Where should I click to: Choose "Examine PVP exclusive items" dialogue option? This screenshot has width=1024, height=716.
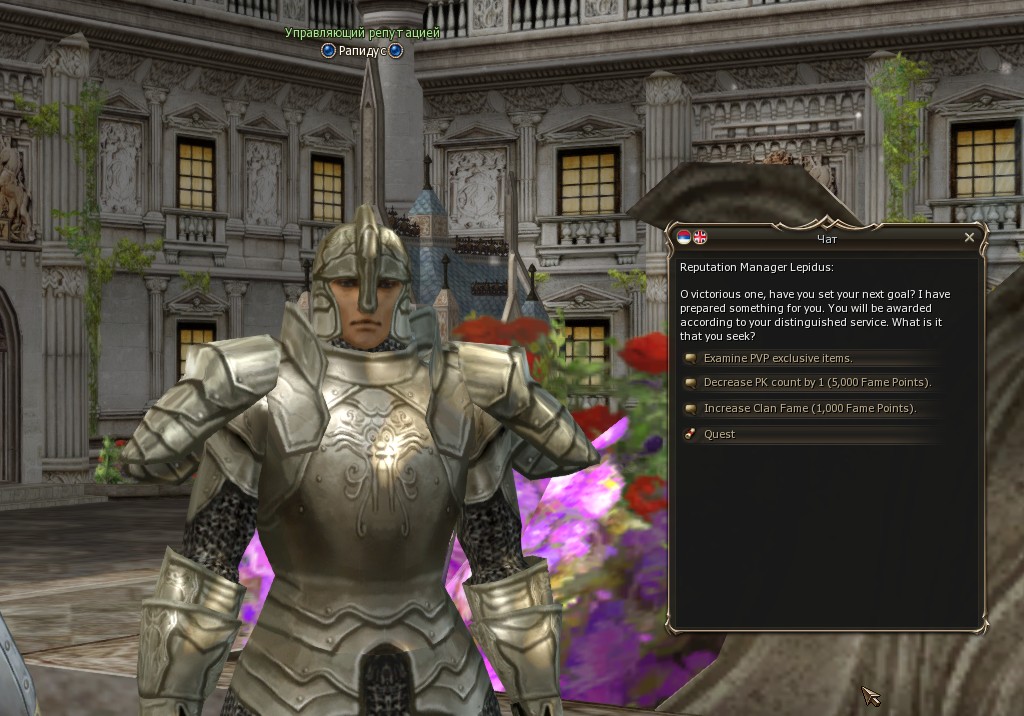click(x=777, y=358)
